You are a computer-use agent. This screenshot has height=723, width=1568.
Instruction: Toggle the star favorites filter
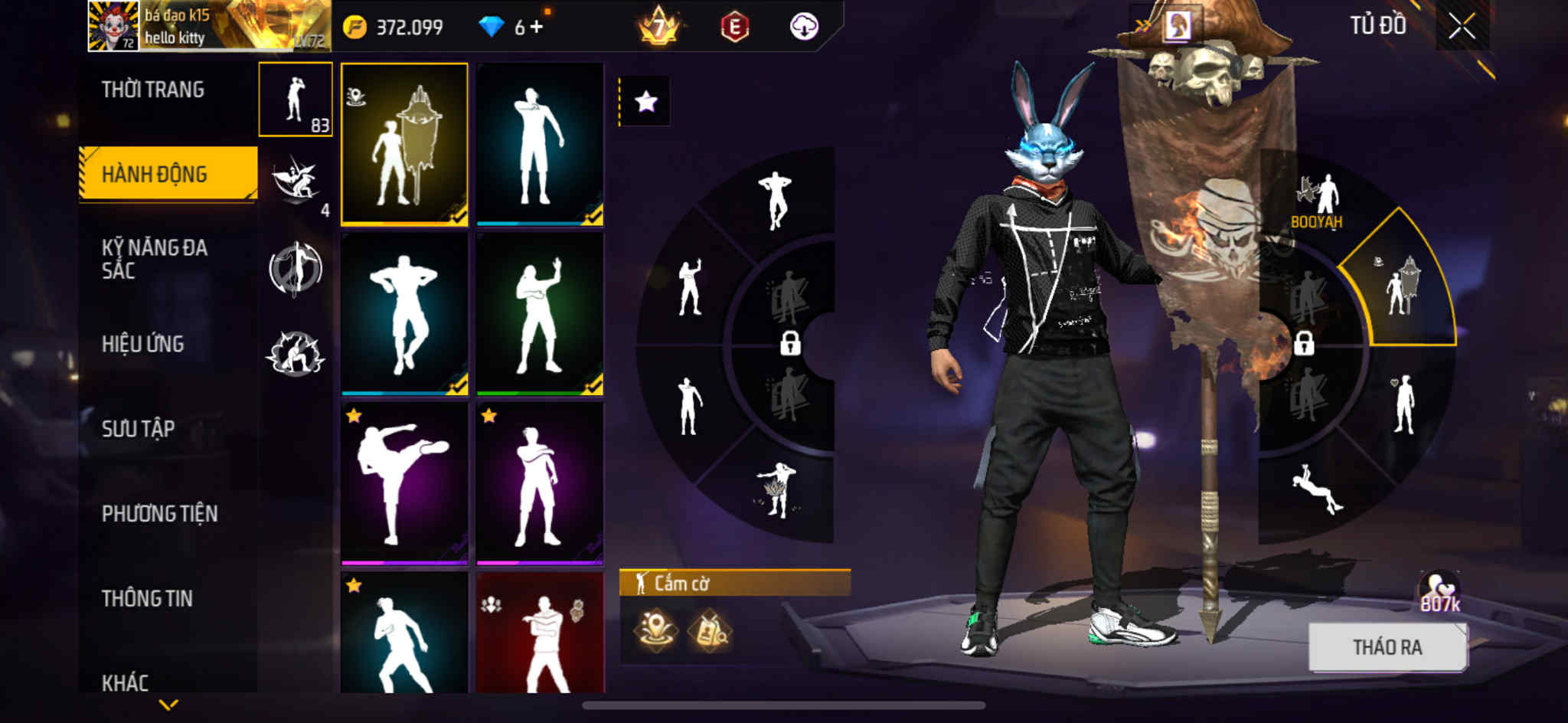tap(645, 101)
